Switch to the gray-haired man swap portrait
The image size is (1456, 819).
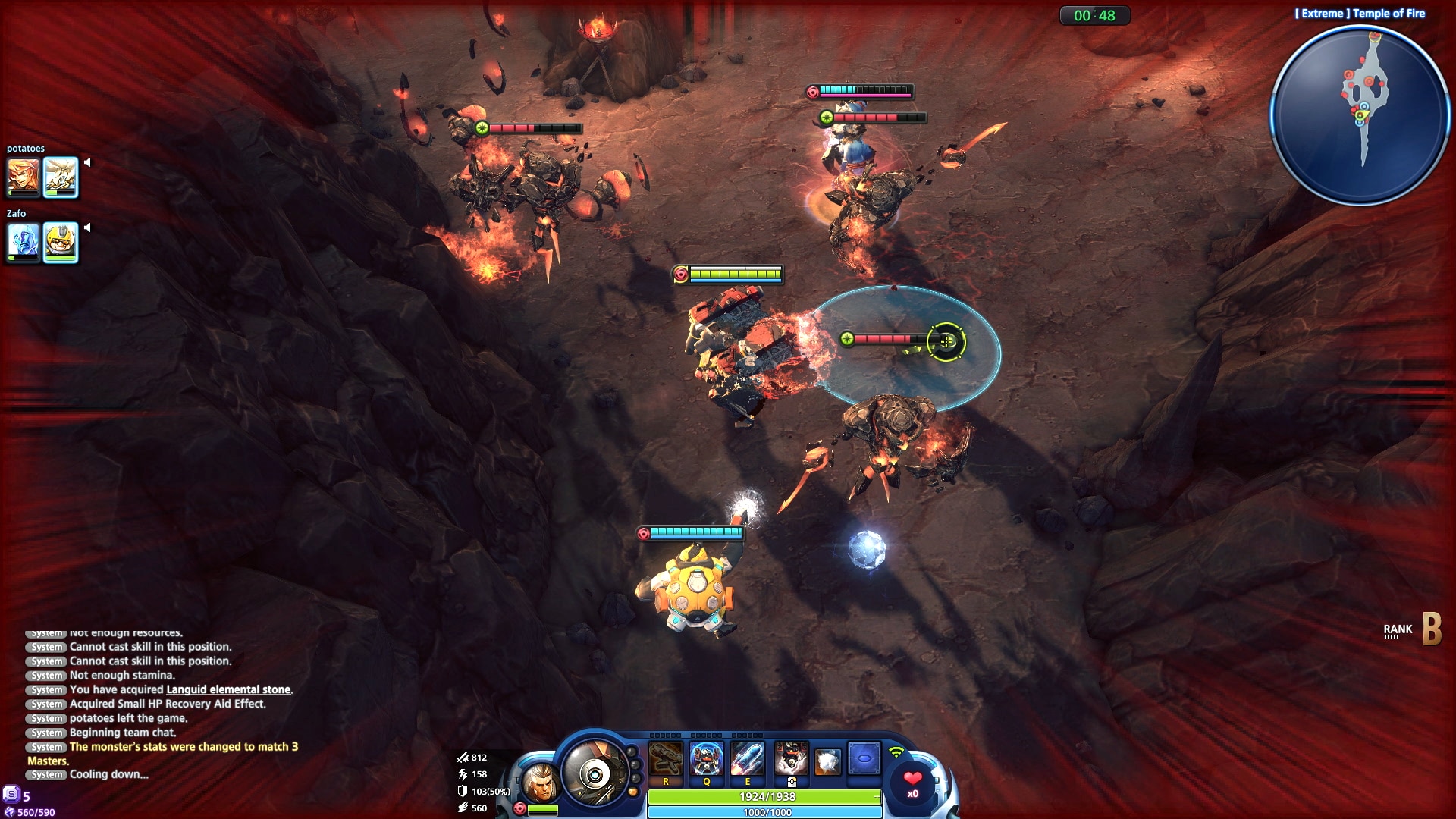(540, 784)
